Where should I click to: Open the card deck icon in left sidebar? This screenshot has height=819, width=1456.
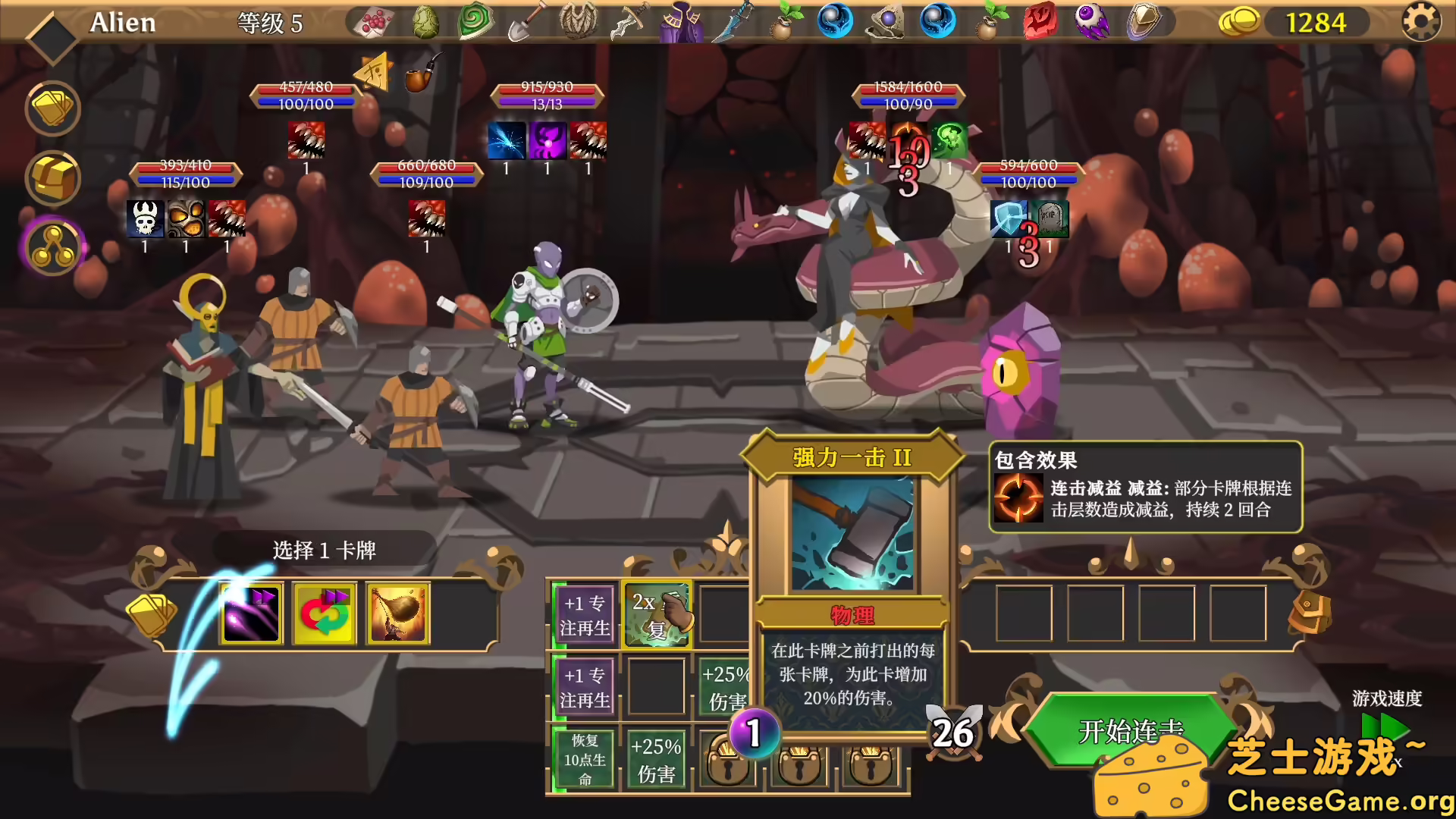52,108
